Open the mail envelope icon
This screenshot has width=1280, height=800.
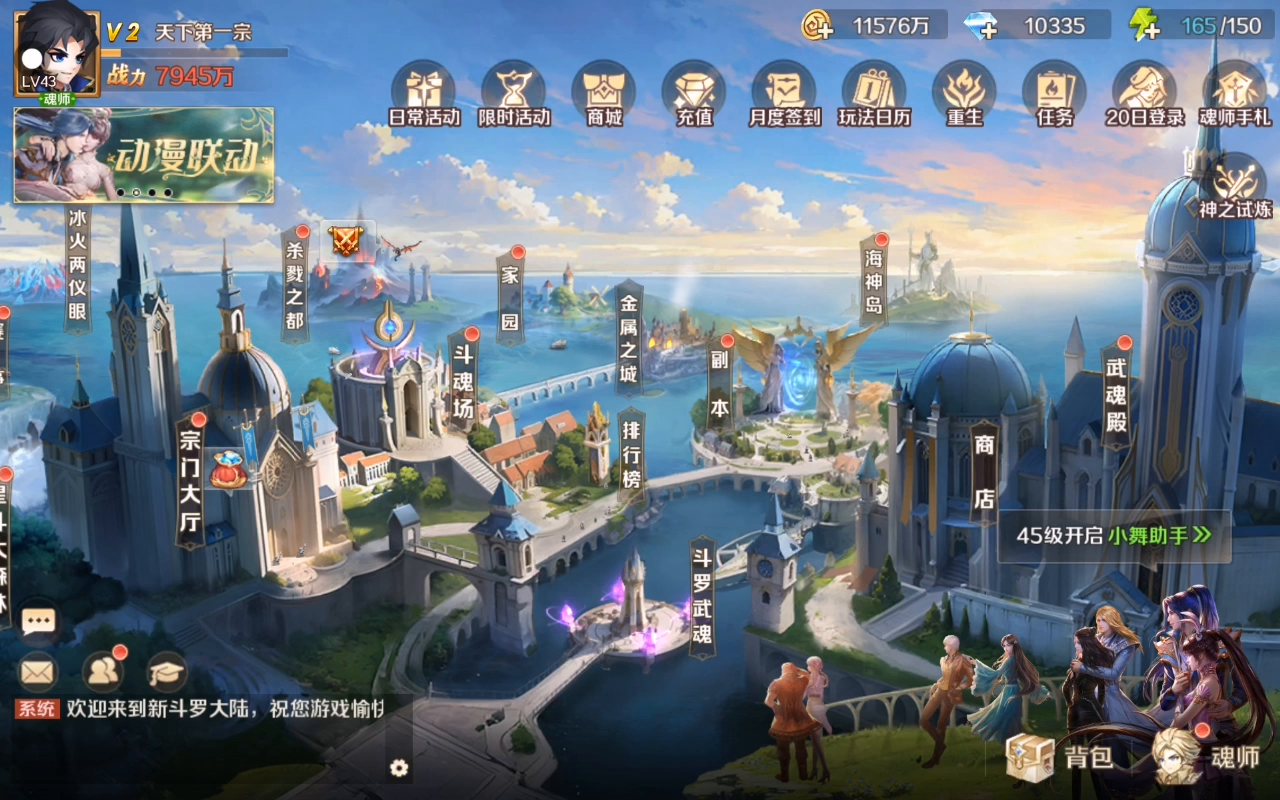[38, 672]
